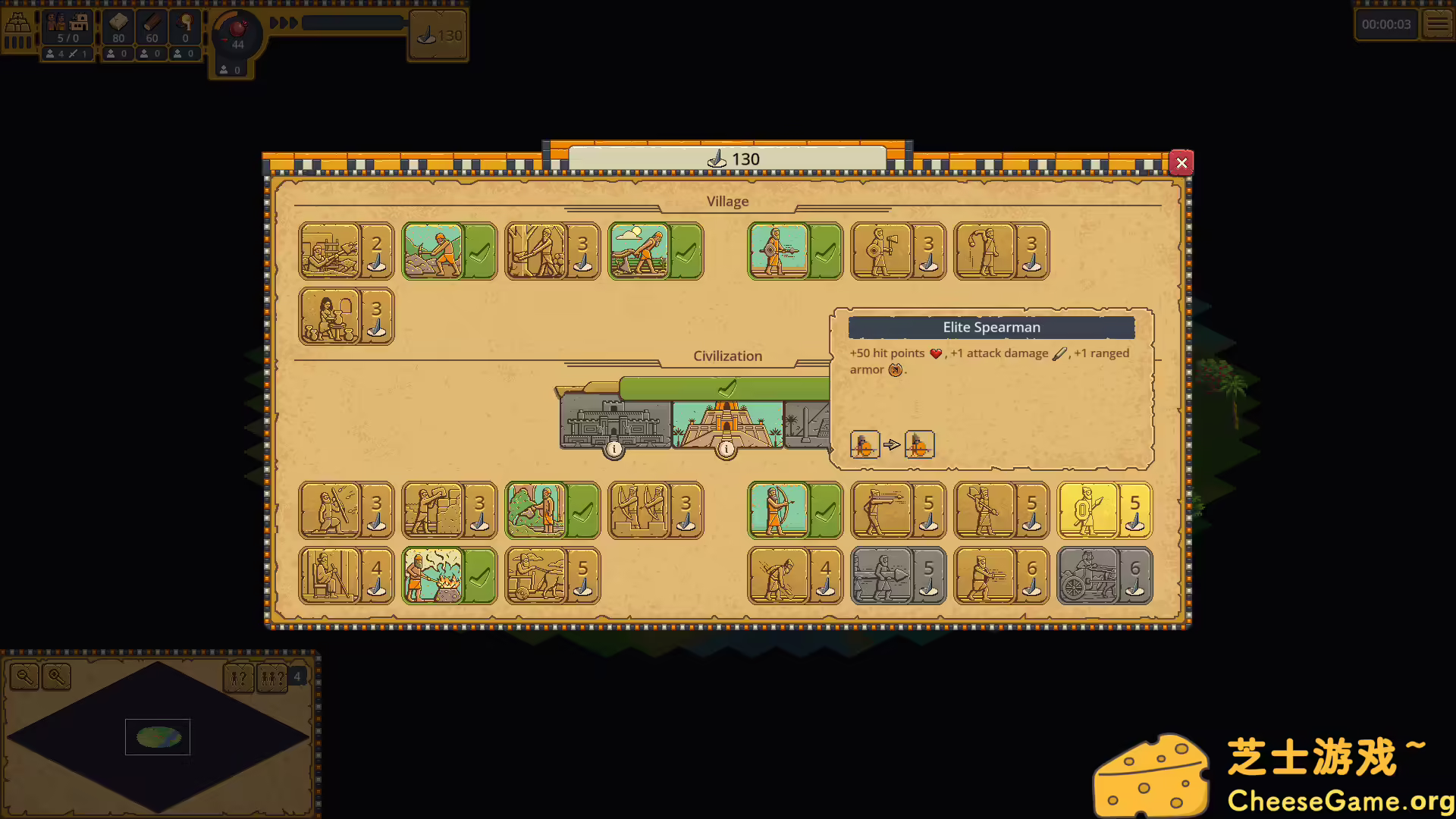Click the knowledge 130 counter above the panel
The width and height of the screenshot is (1456, 819).
pos(727,159)
